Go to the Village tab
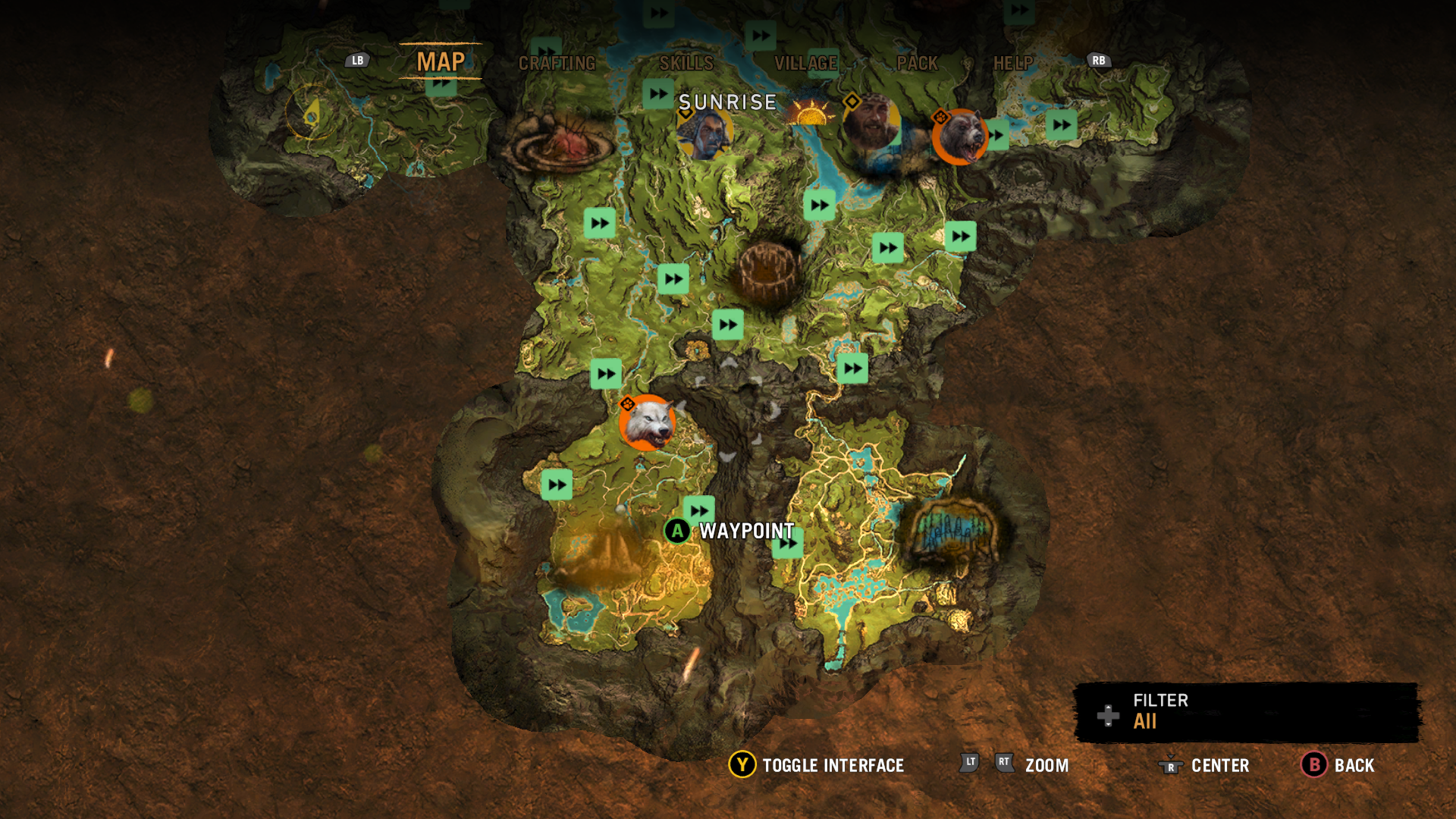Screen dimensions: 1456x819 [805, 63]
